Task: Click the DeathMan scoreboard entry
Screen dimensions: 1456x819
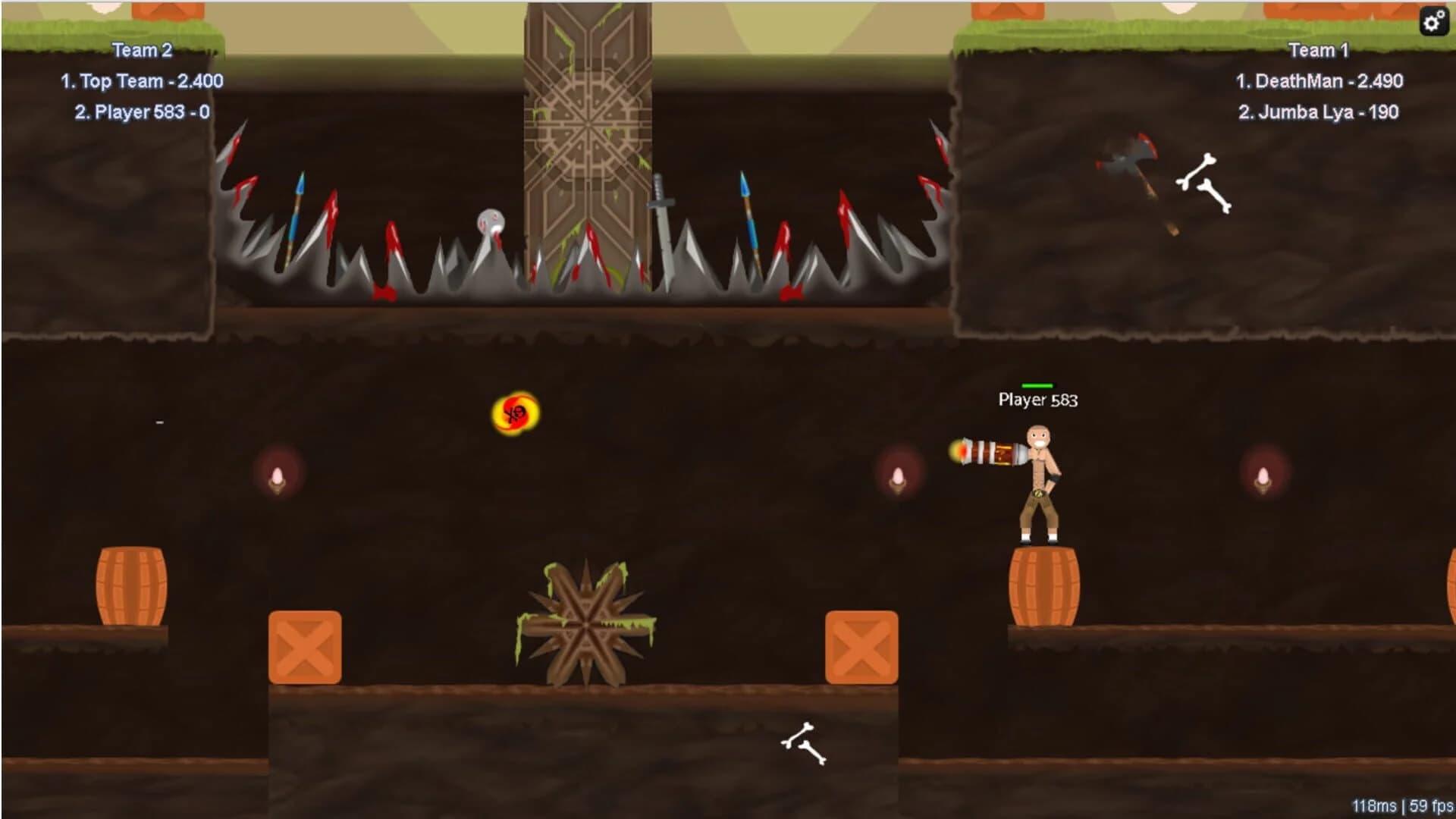Action: pos(1319,81)
